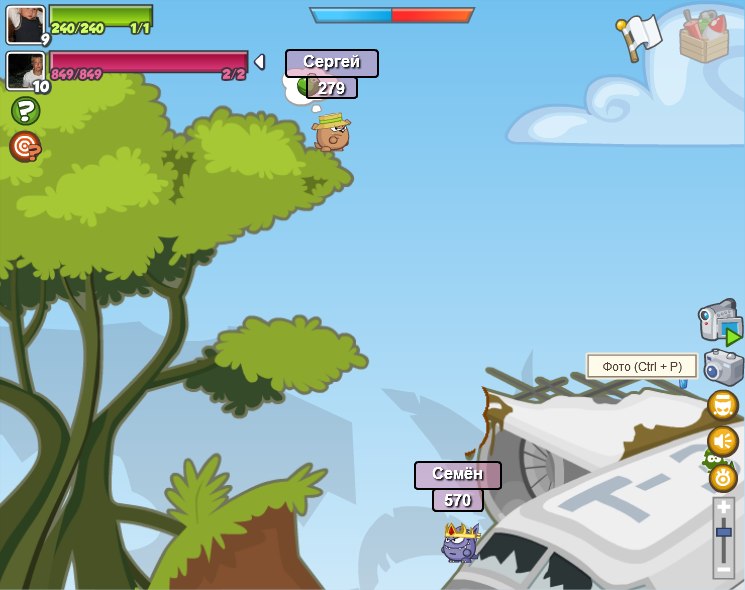Open the weapons crate inventory
Viewport: 745px width, 590px height.
tap(704, 37)
